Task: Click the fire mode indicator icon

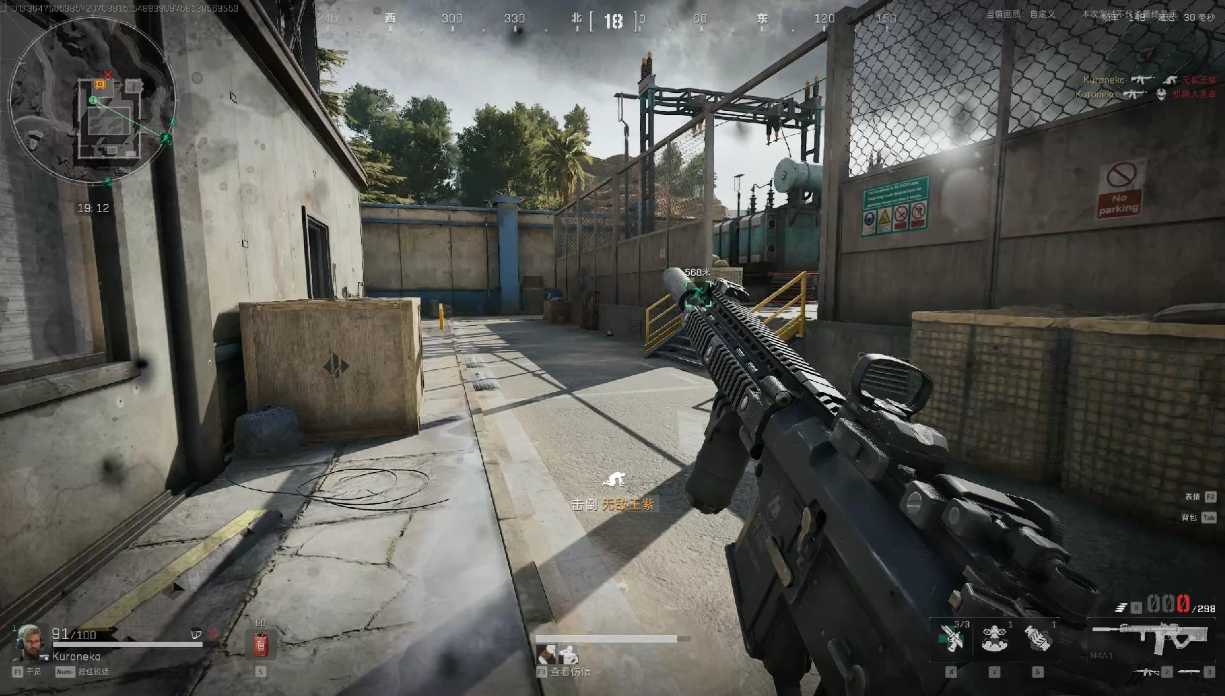Action: coord(1123,607)
